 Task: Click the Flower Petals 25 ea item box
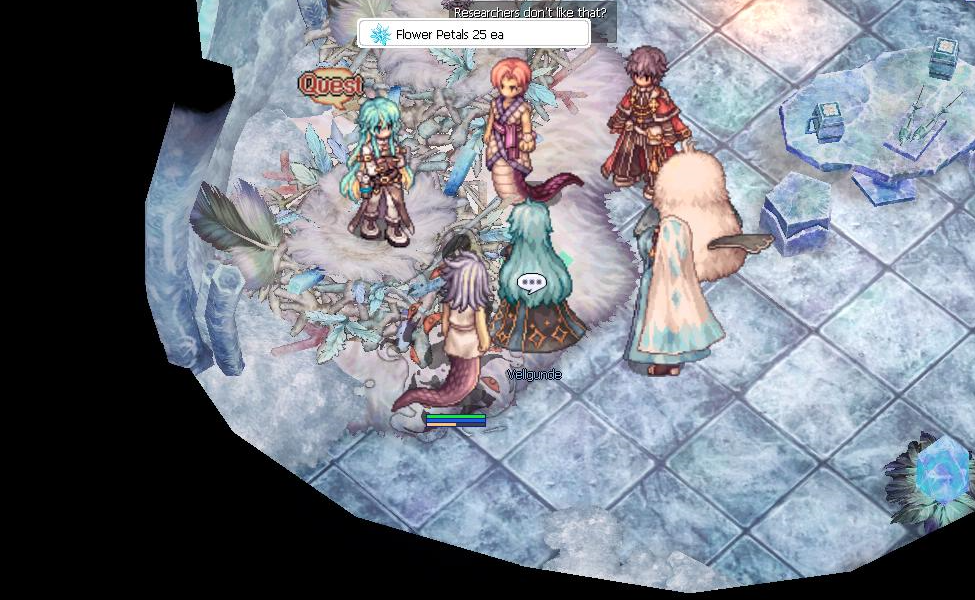pos(473,34)
